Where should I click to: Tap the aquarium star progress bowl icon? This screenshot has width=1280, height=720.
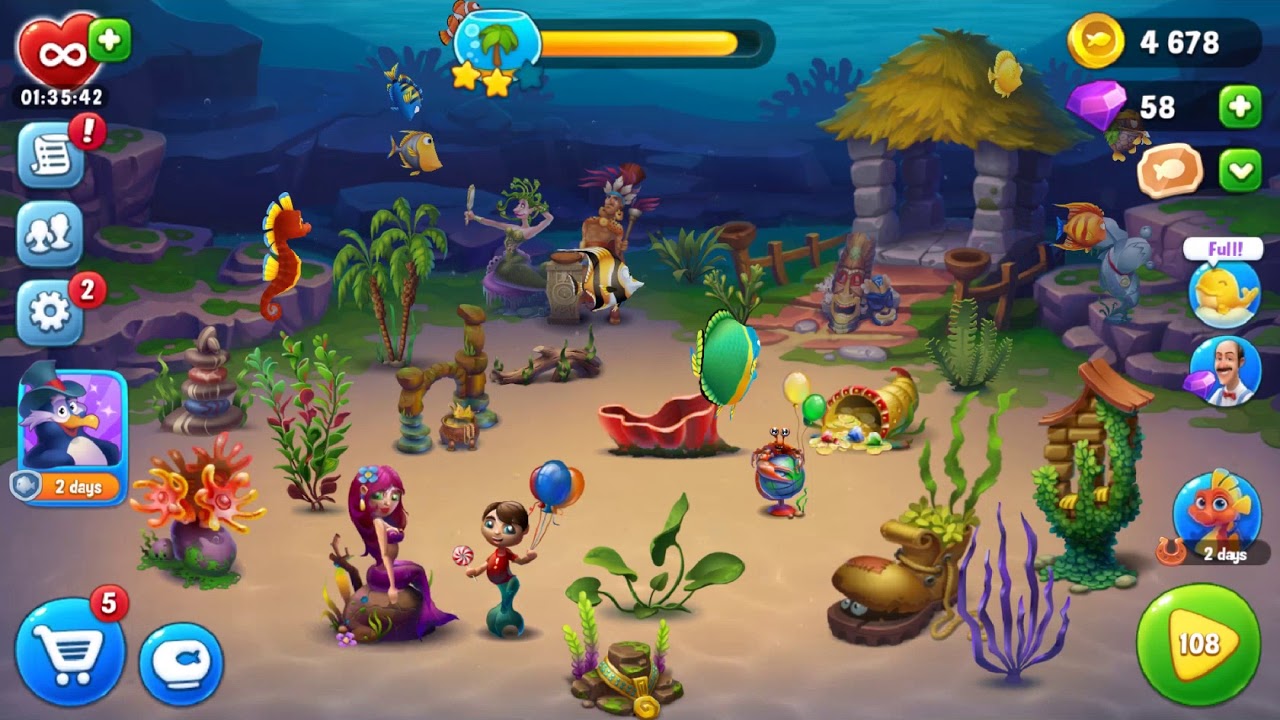(497, 45)
